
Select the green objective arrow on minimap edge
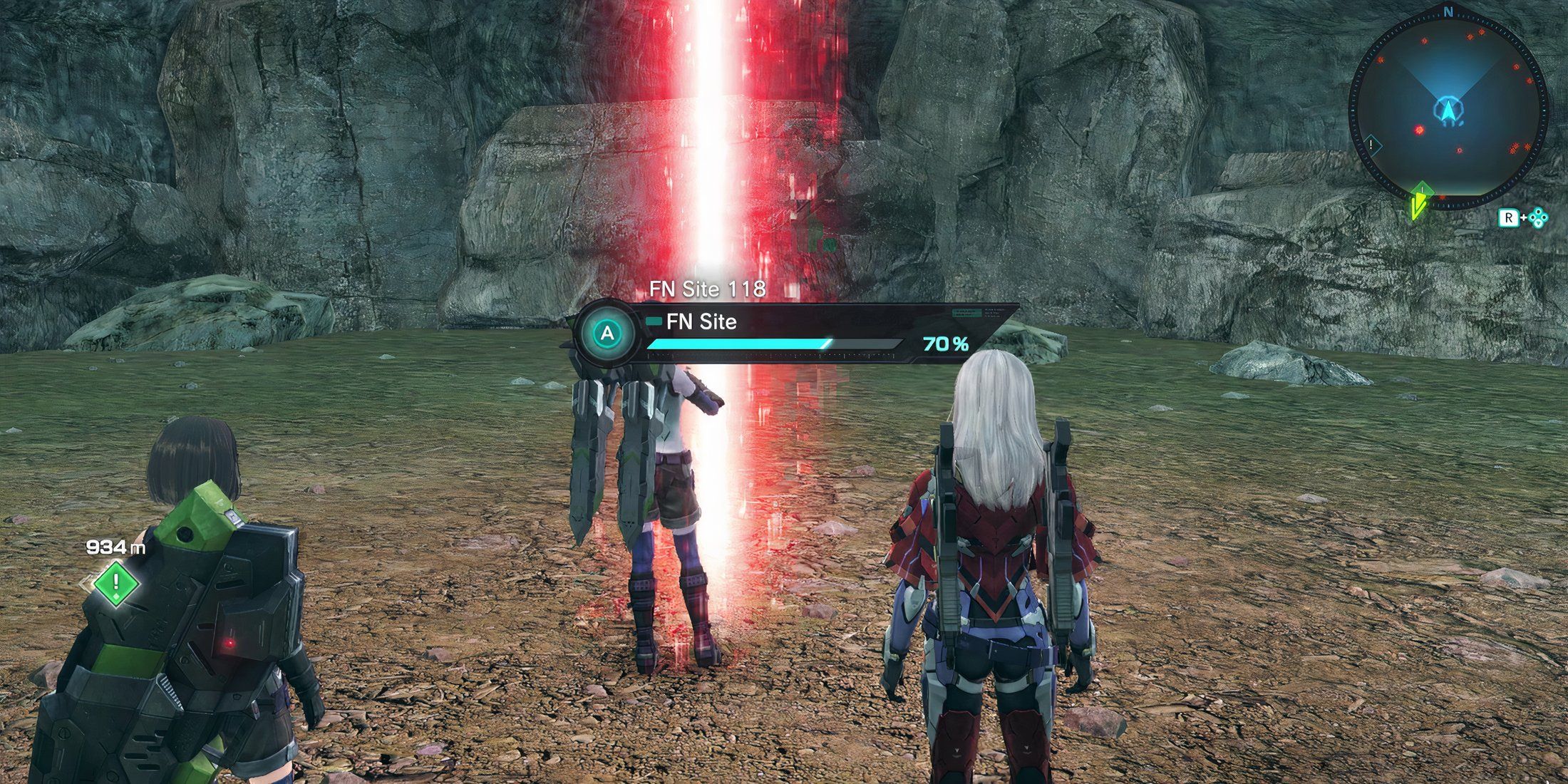1420,201
